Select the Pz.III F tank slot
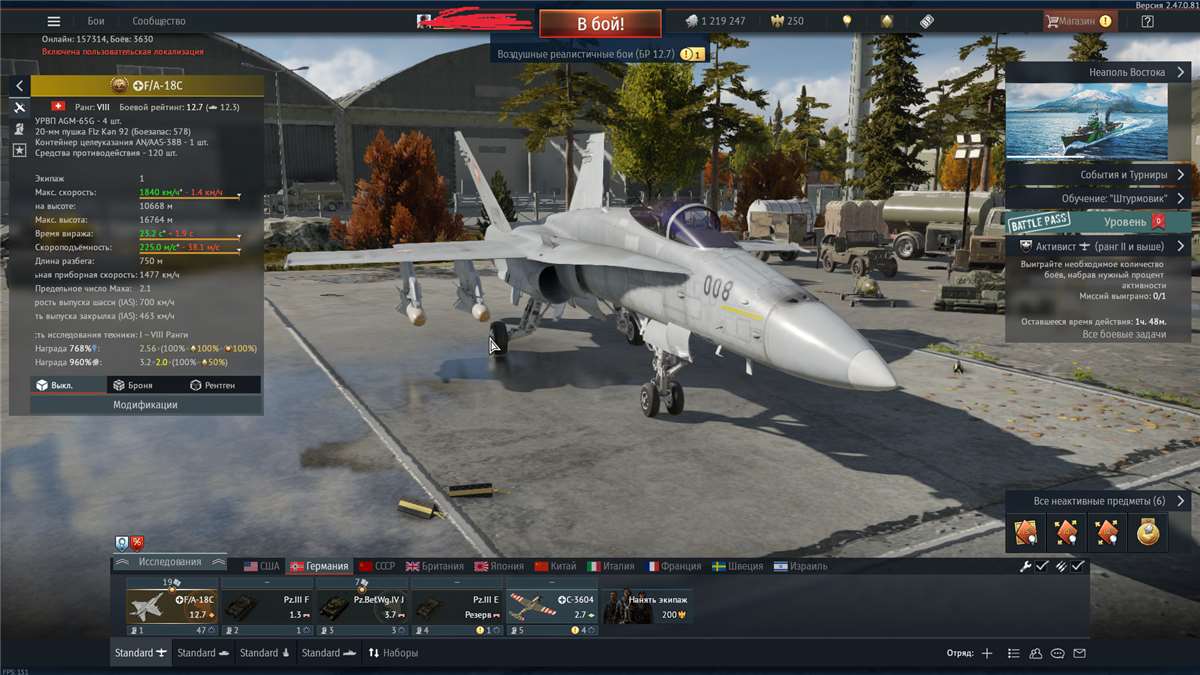This screenshot has height=675, width=1200. point(265,604)
